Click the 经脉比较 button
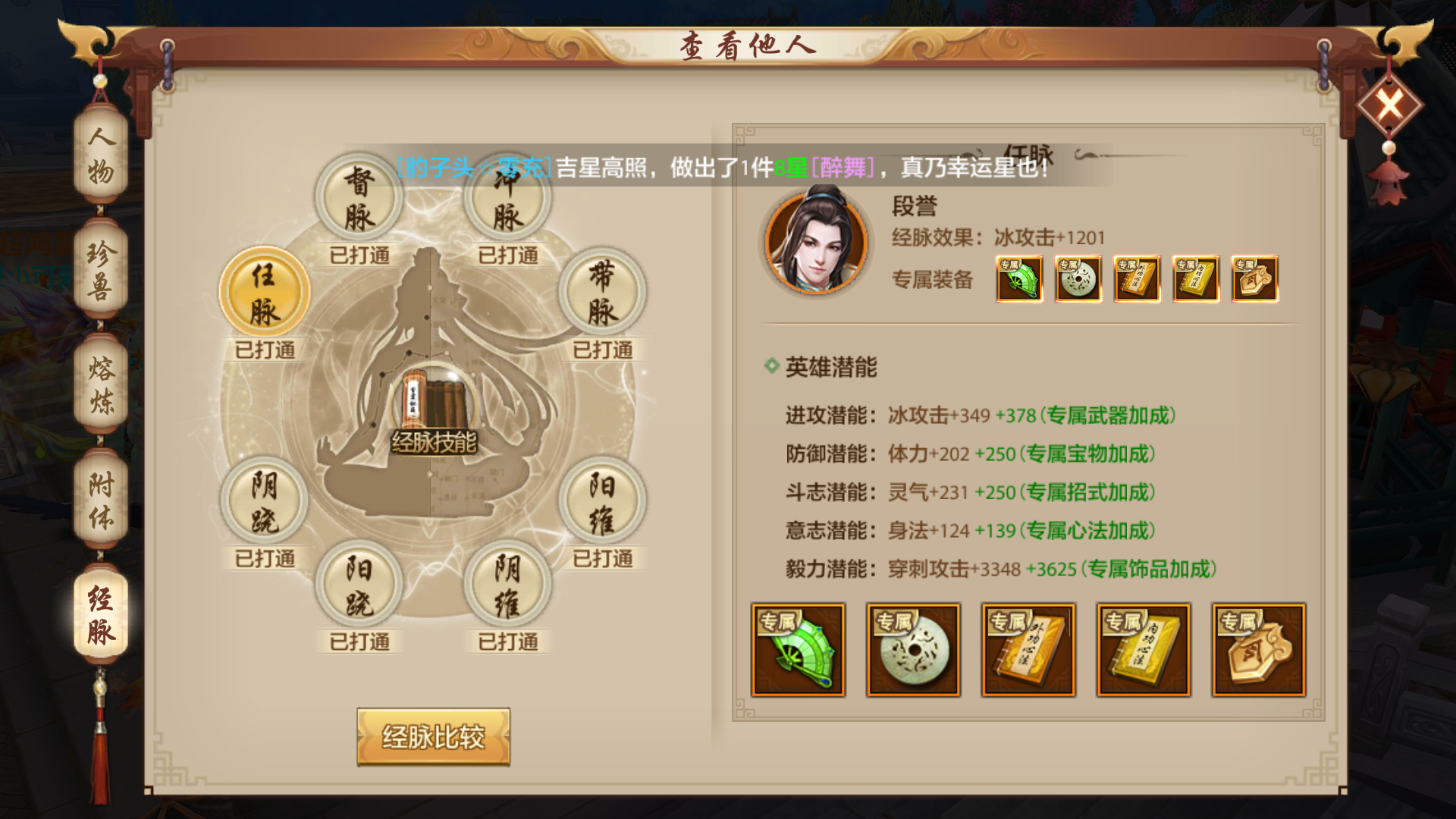Image resolution: width=1456 pixels, height=819 pixels. point(433,736)
